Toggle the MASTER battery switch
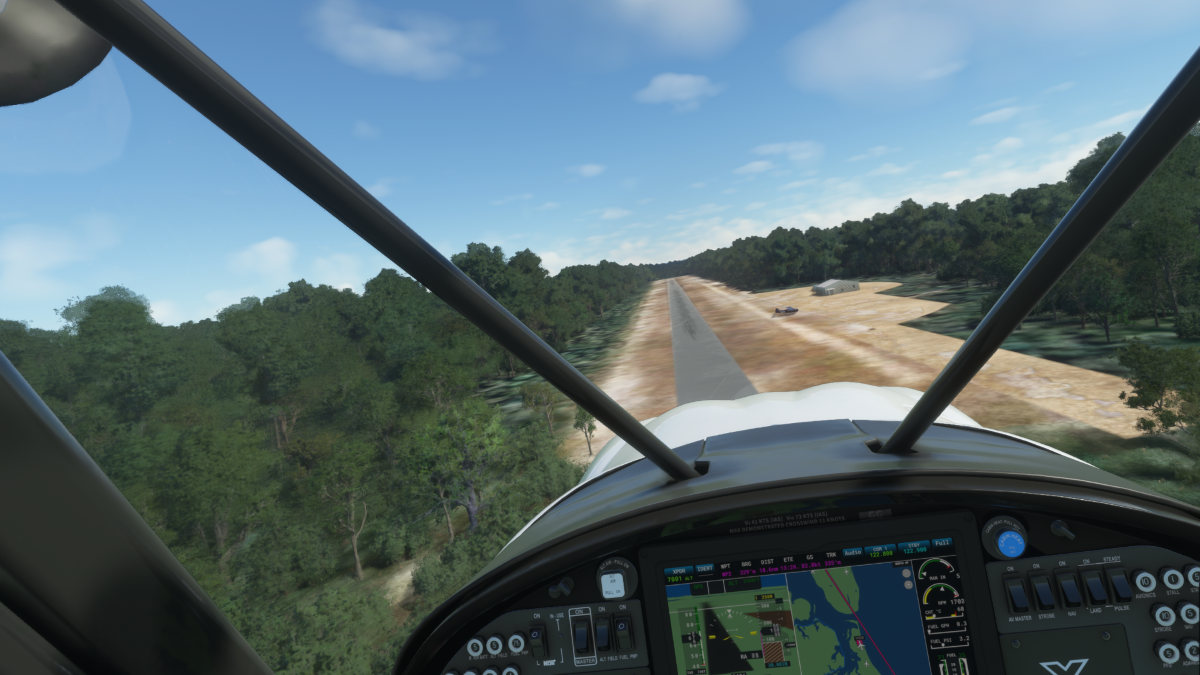Screen dimensions: 1200x675 click(x=581, y=636)
